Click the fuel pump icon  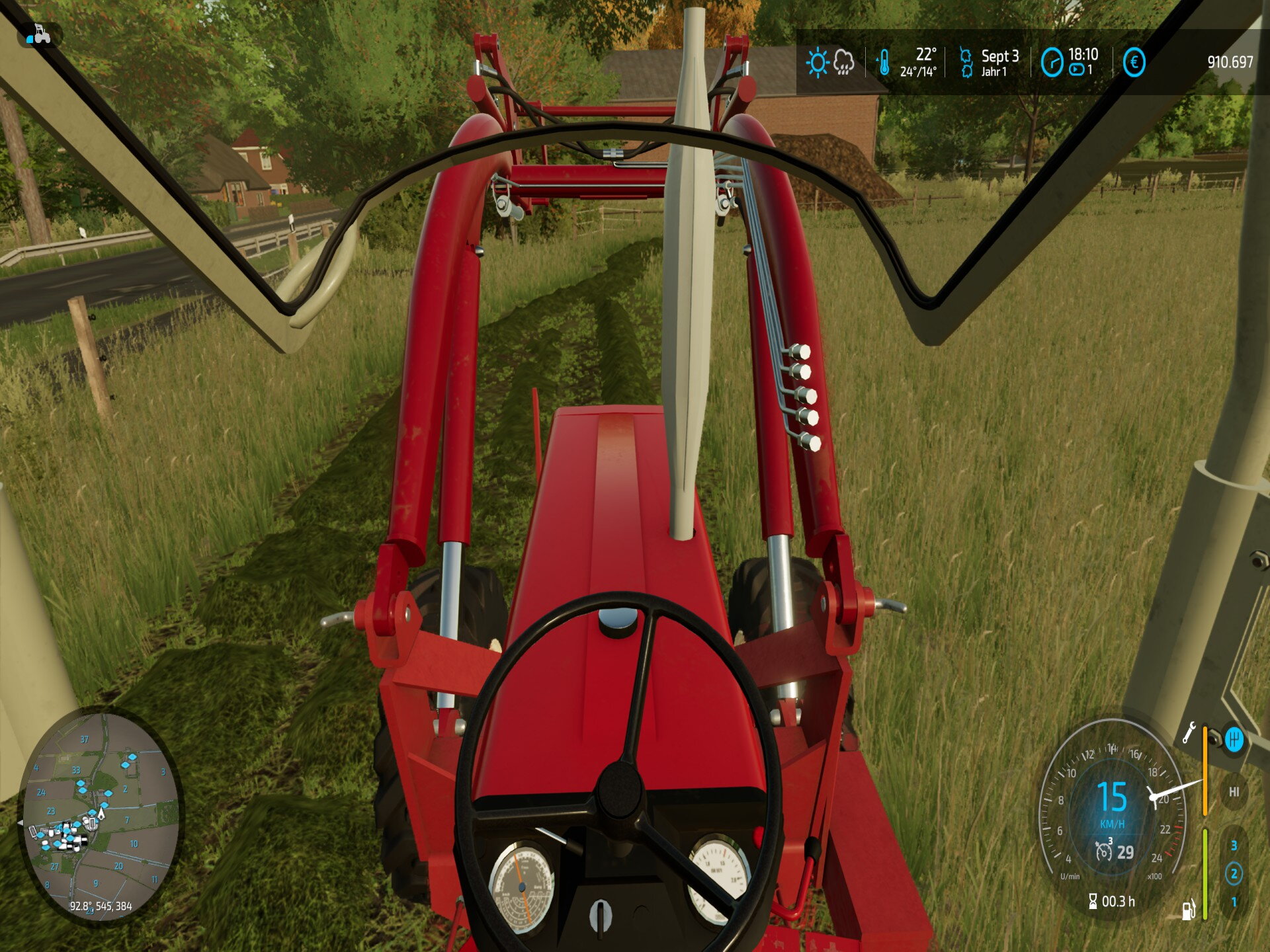point(1189,910)
